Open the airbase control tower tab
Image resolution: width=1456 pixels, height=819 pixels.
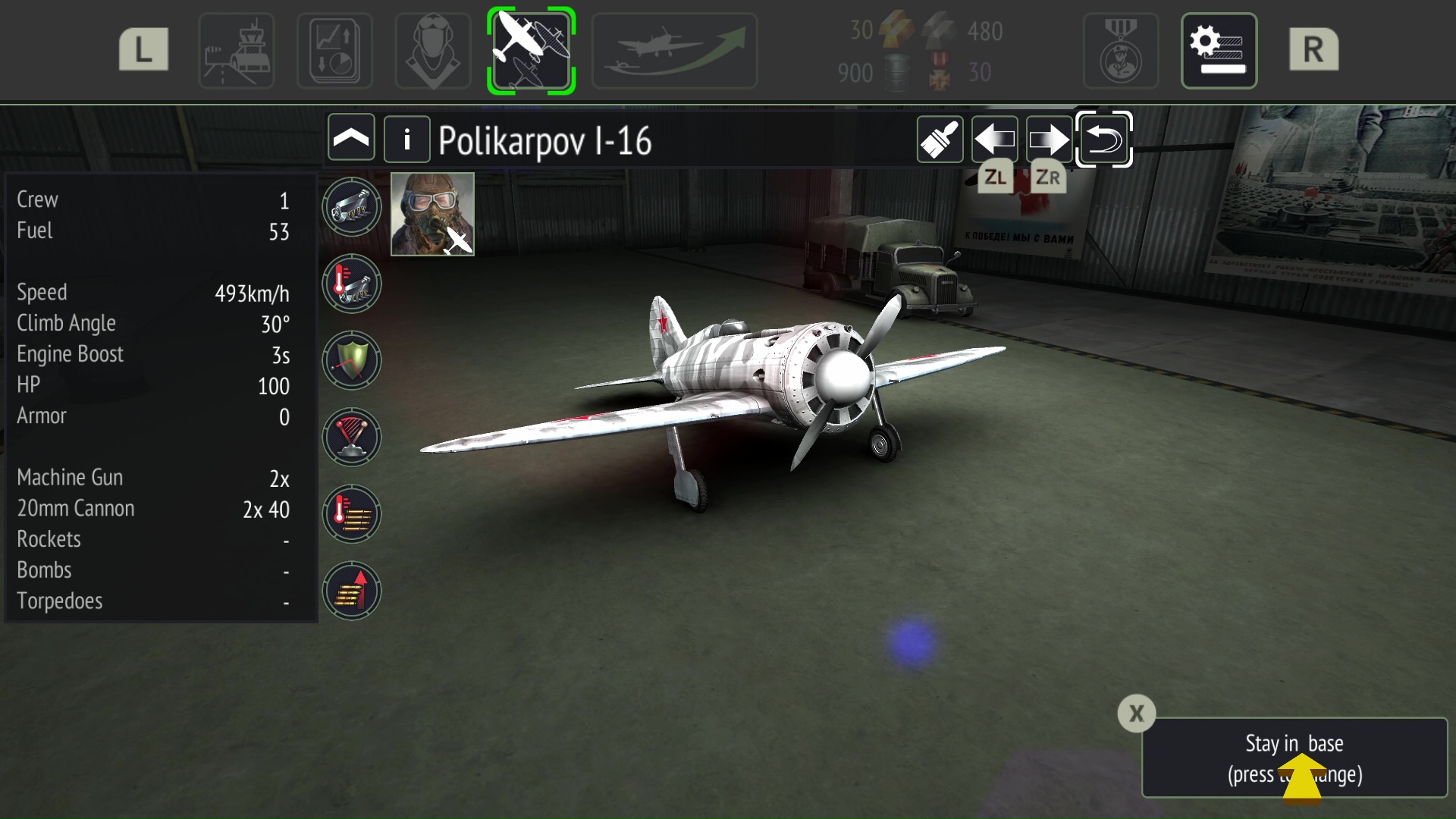click(236, 51)
